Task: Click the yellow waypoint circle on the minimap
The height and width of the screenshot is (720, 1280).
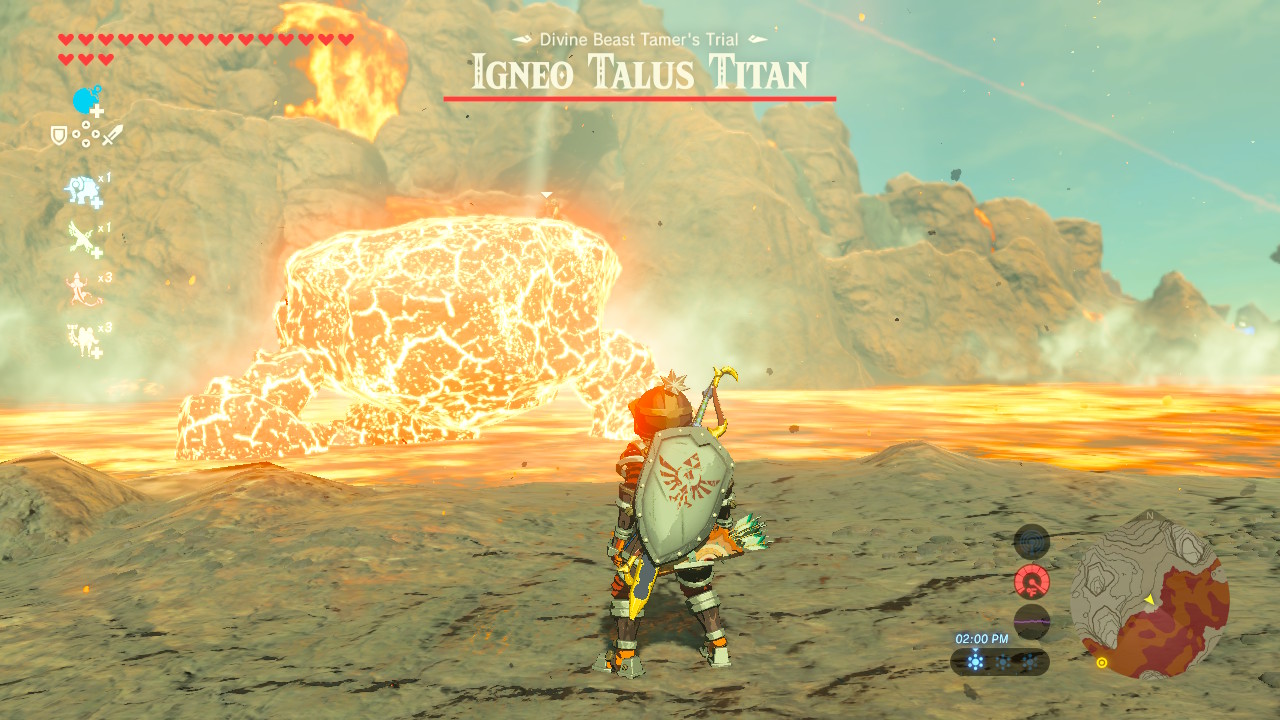Action: tap(1102, 662)
